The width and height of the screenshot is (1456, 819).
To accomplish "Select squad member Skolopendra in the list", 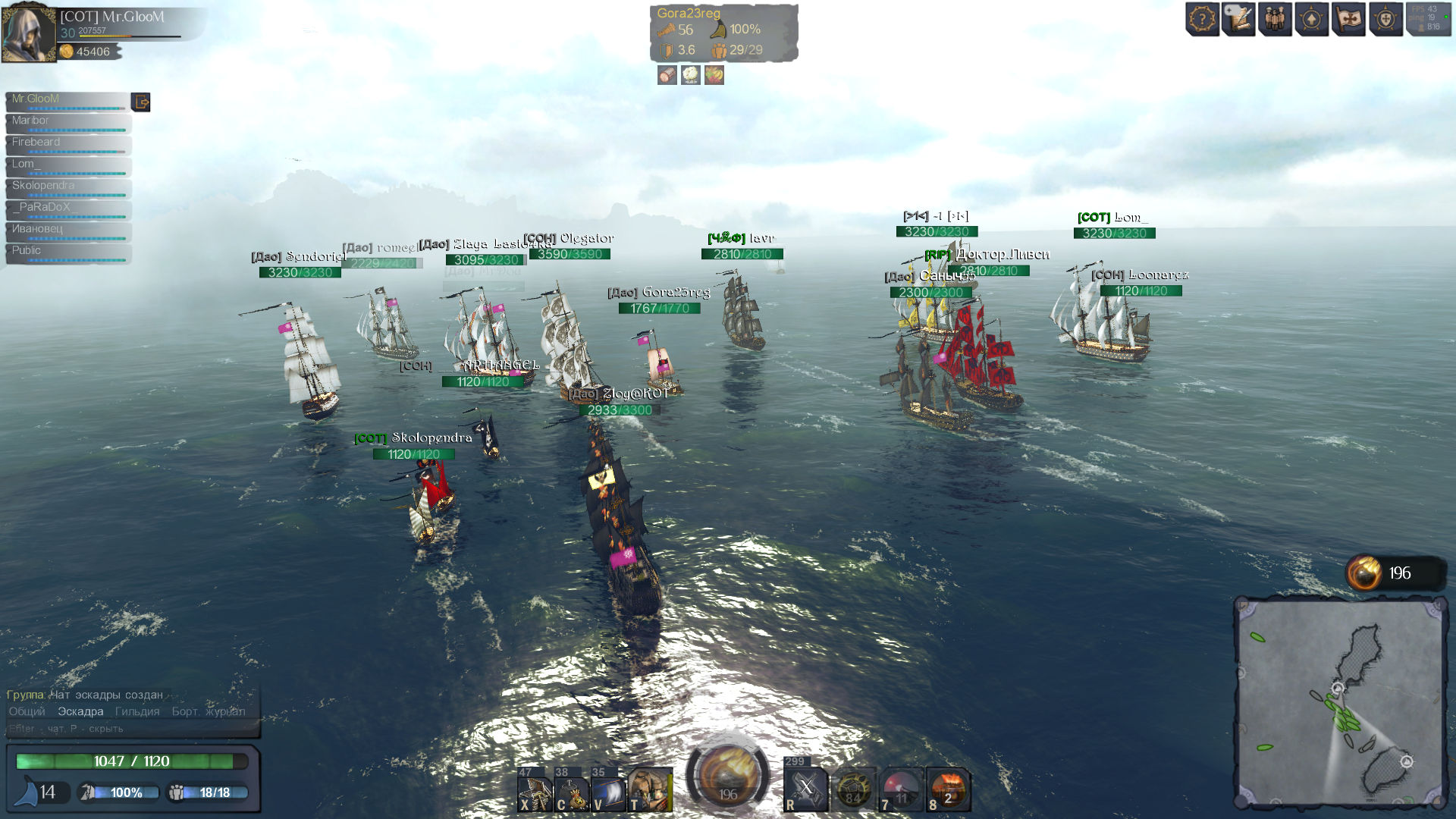I will pos(68,187).
